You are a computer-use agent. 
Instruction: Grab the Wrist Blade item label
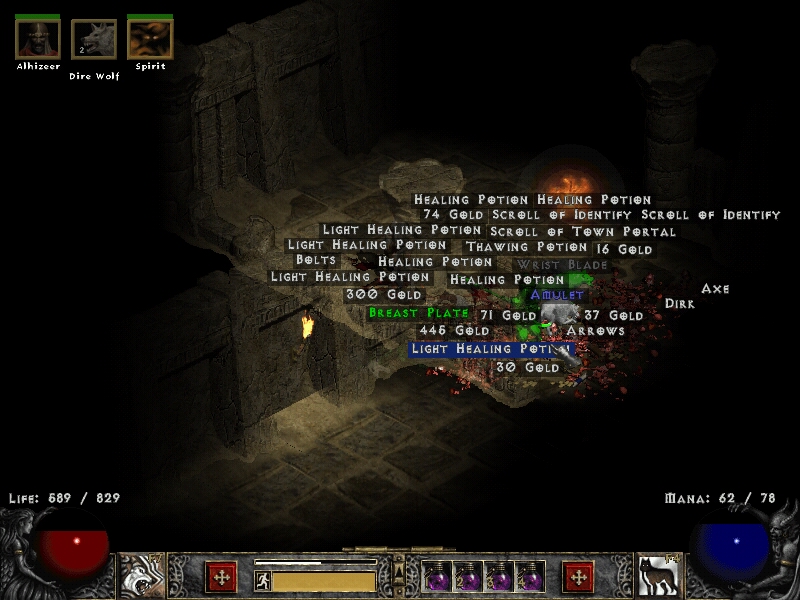(561, 265)
